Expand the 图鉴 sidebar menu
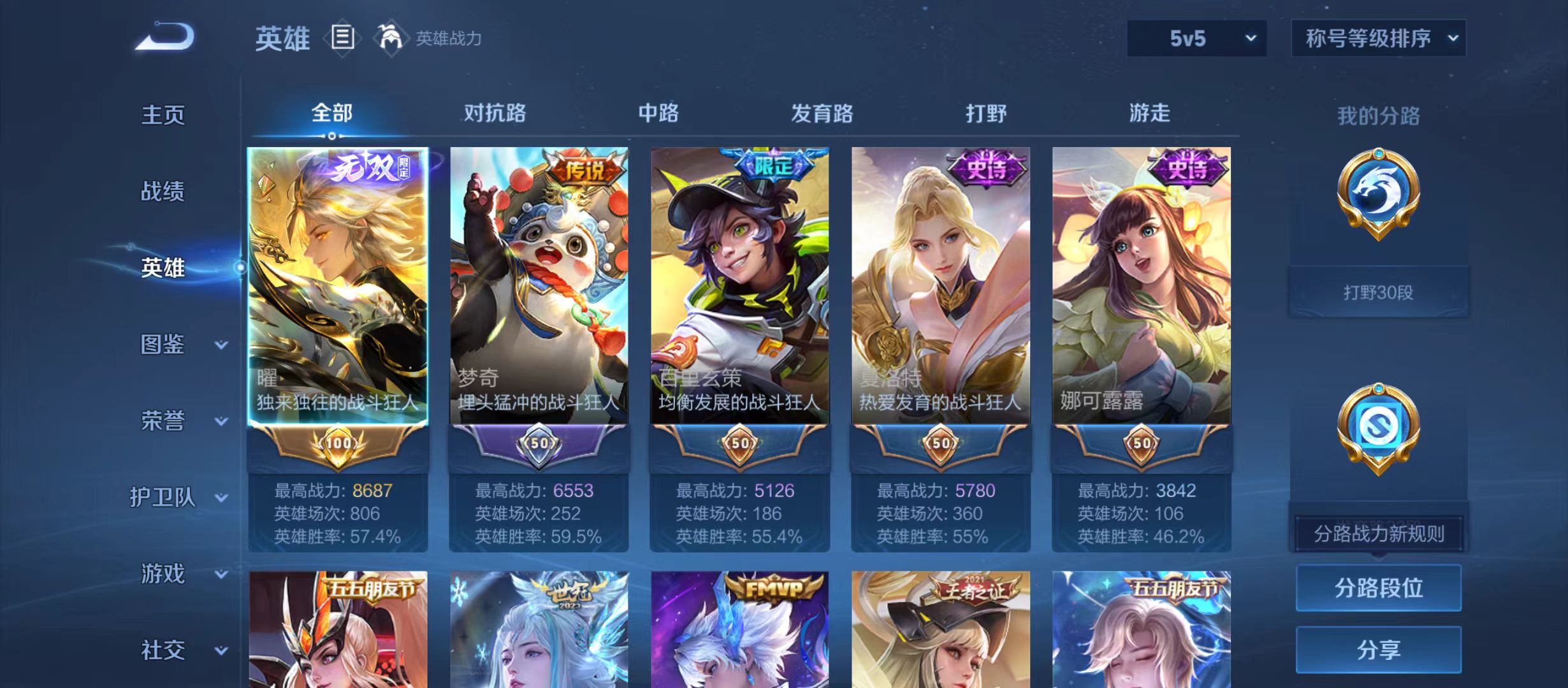This screenshot has height=688, width=1568. coord(164,344)
